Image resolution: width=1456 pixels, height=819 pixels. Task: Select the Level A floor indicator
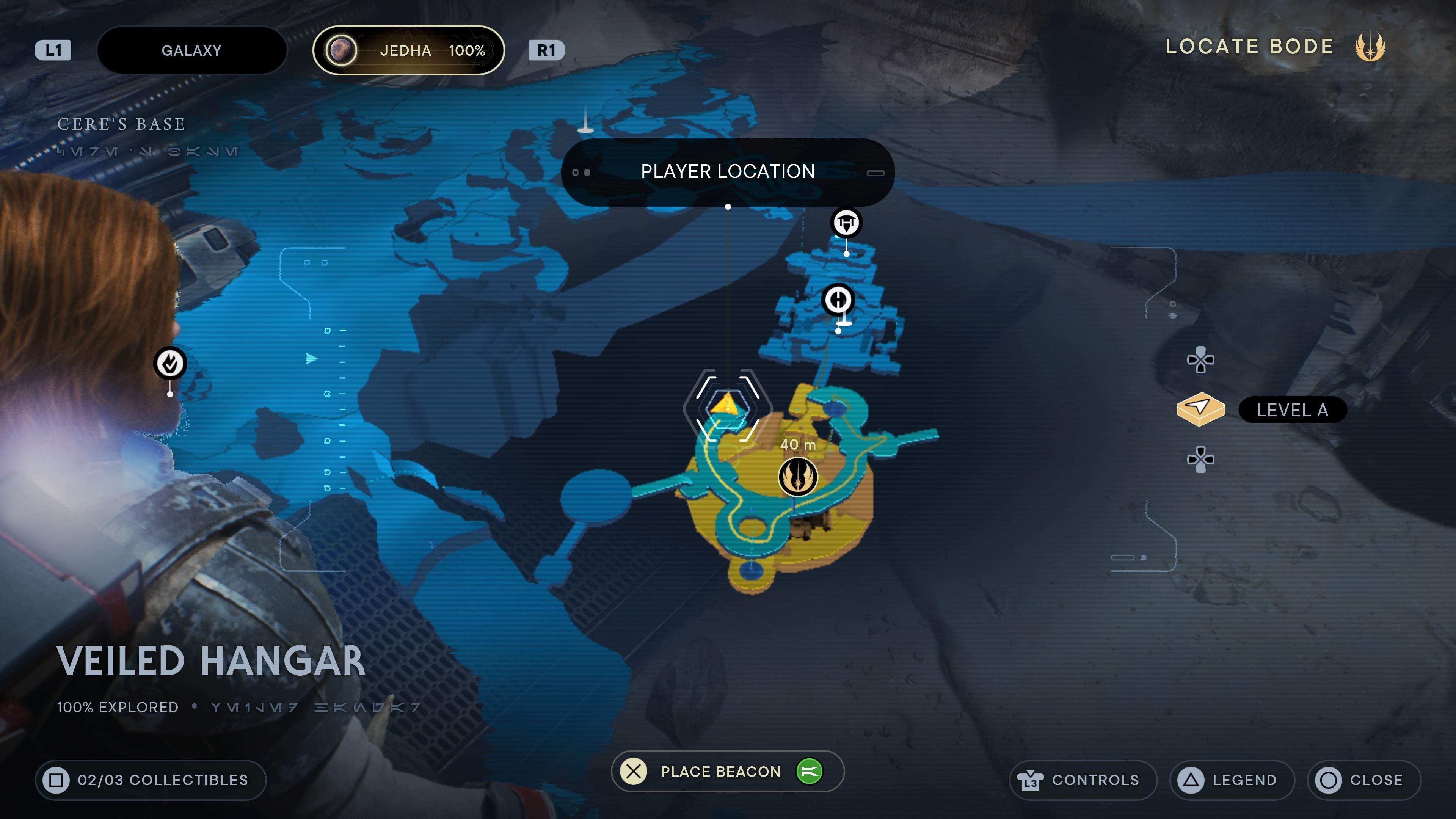tap(1291, 410)
